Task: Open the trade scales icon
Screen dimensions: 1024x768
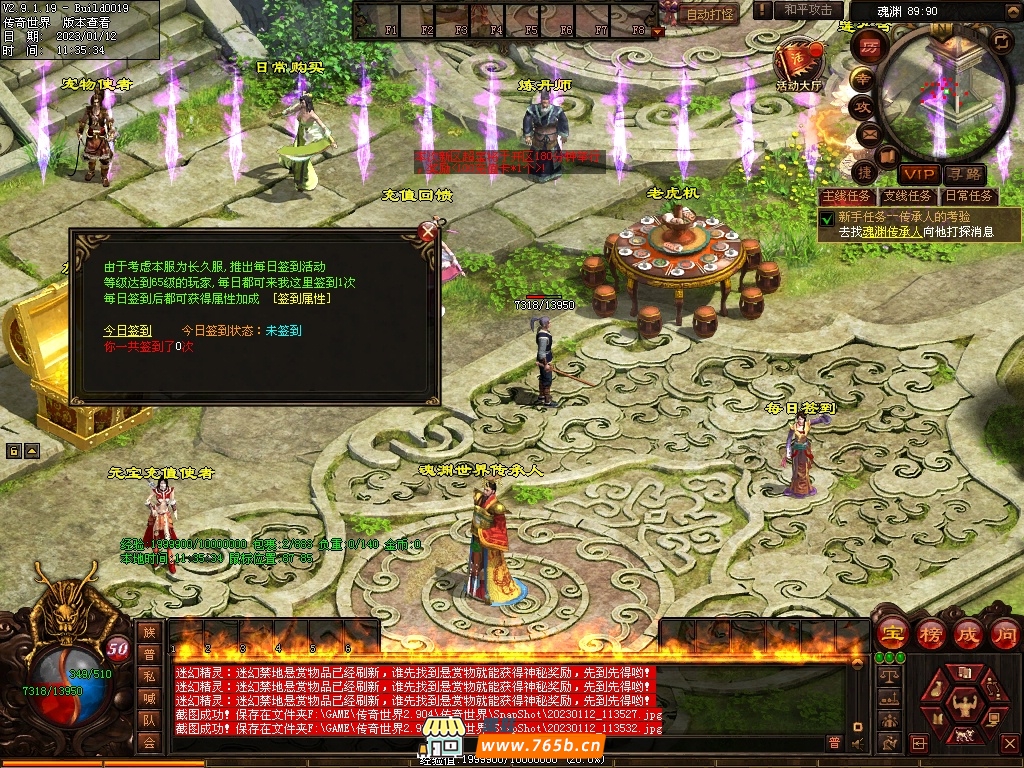Action: 886,677
